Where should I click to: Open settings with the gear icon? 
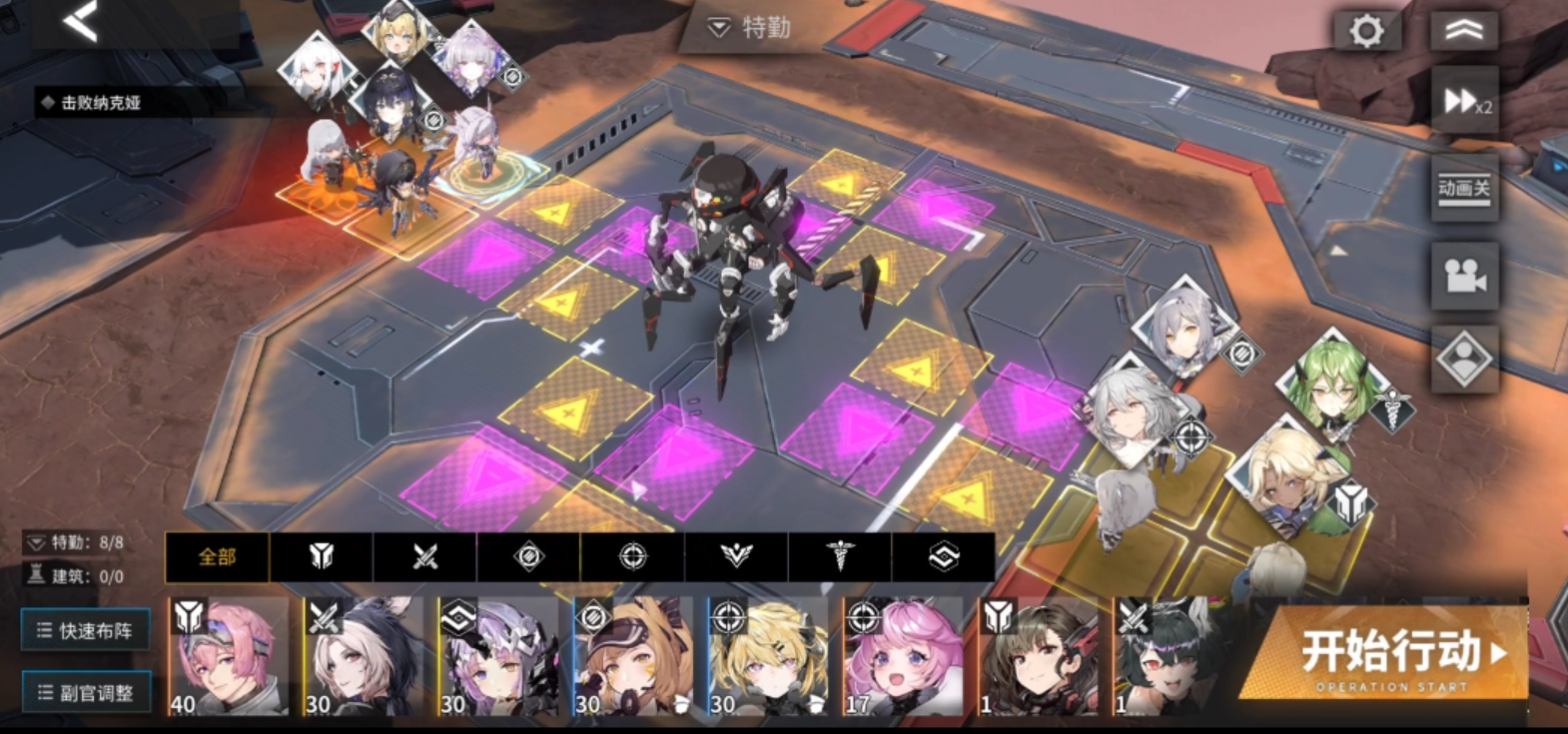coord(1365,31)
